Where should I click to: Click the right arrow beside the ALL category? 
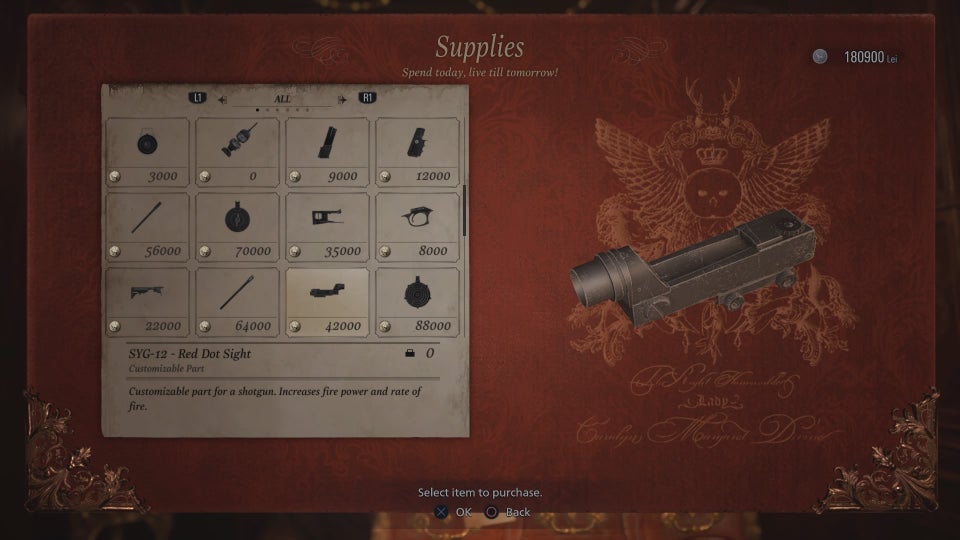click(342, 99)
